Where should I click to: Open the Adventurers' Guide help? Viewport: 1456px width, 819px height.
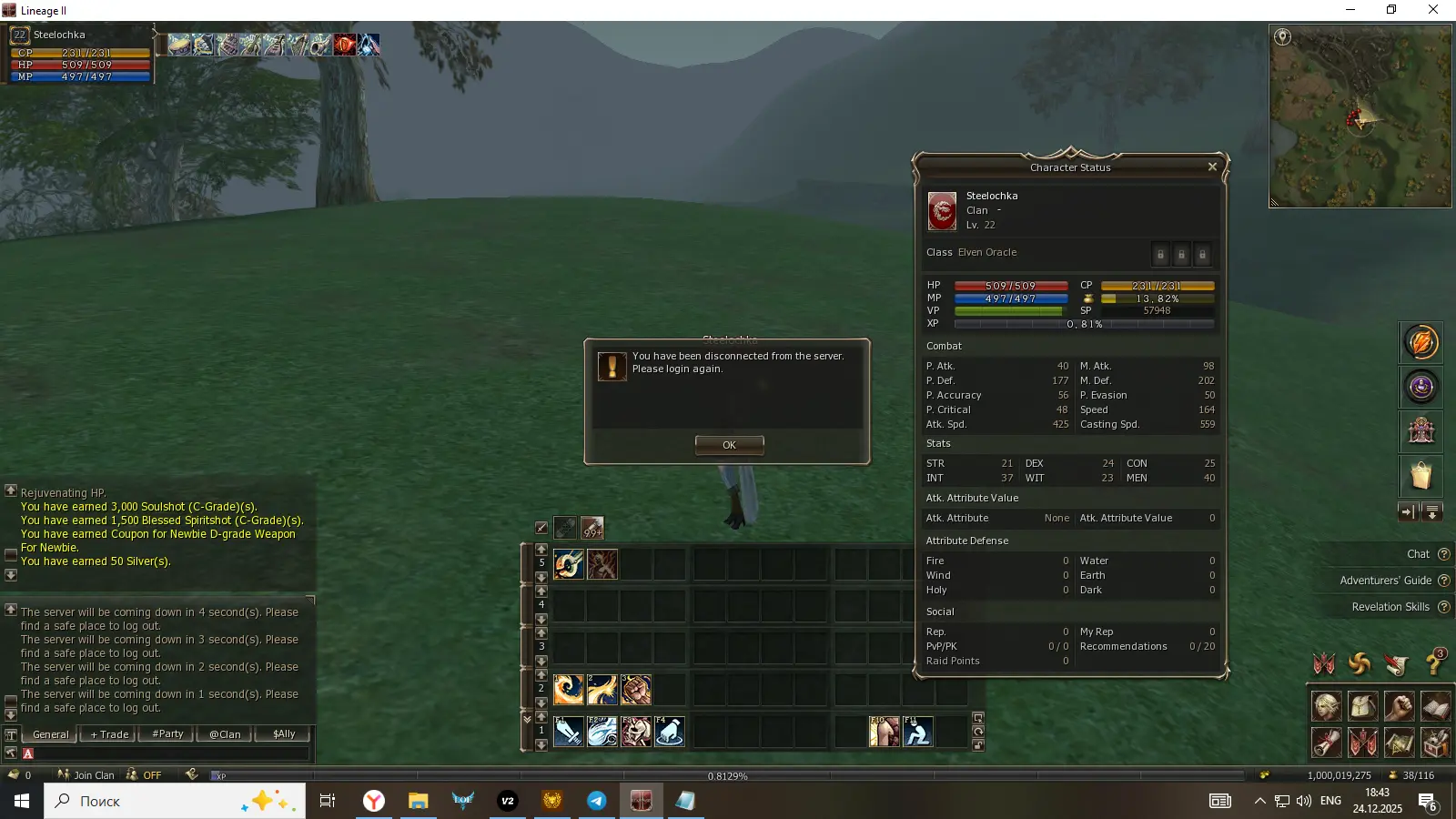tap(1386, 581)
